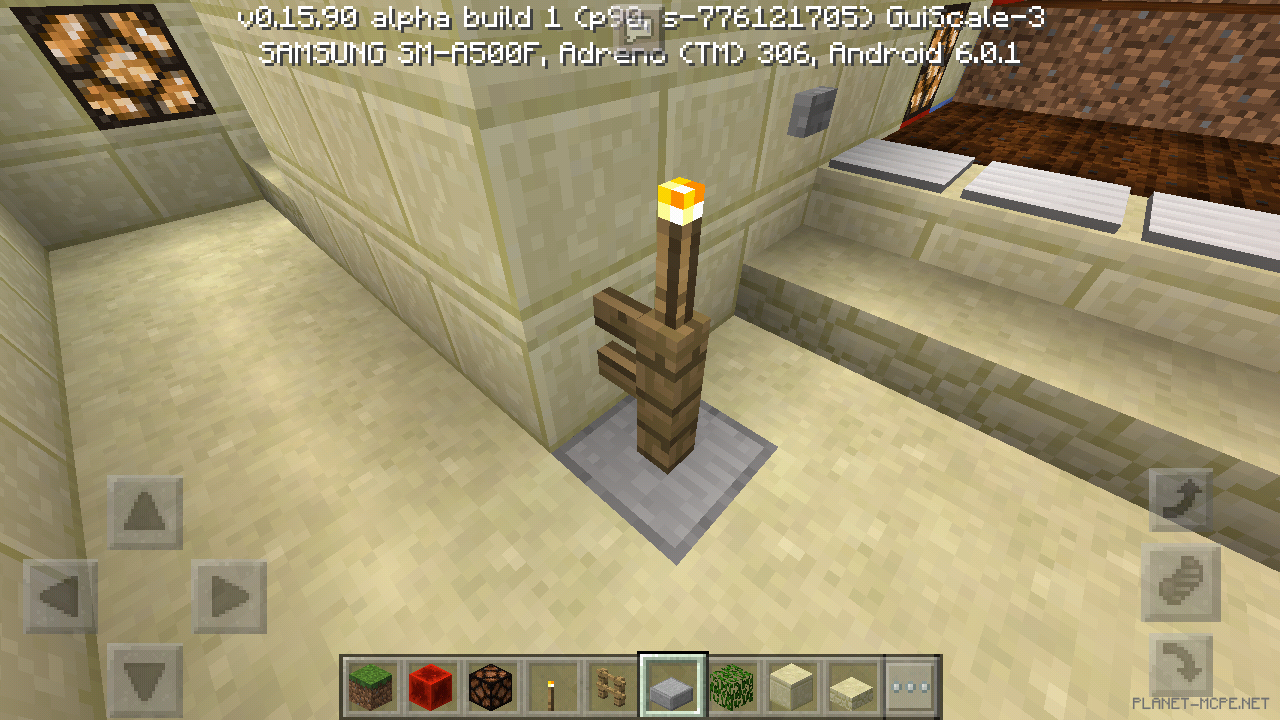Select the sandstone block hotbar slot
Image resolution: width=1280 pixels, height=720 pixels.
point(791,686)
